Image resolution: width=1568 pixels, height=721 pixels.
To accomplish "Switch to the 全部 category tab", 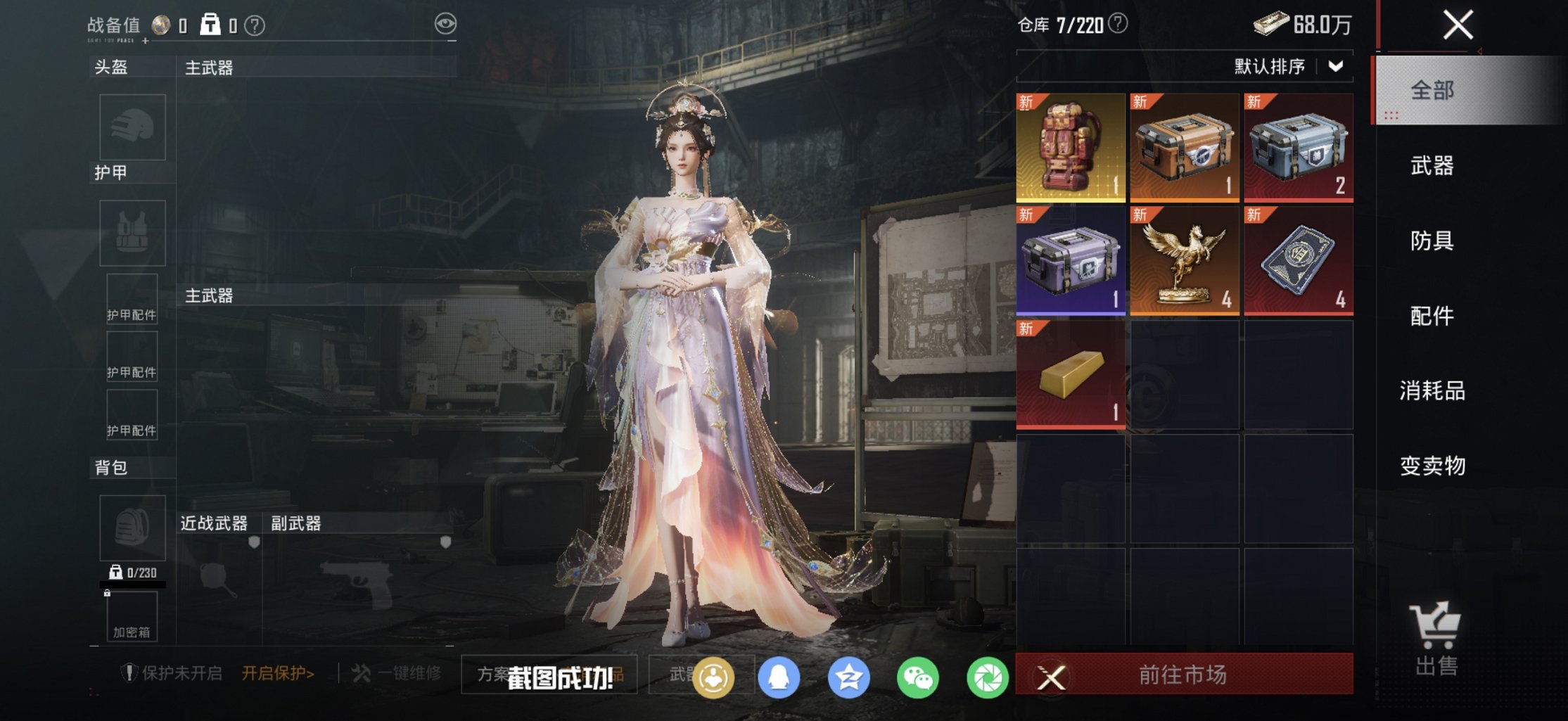I will tap(1432, 91).
